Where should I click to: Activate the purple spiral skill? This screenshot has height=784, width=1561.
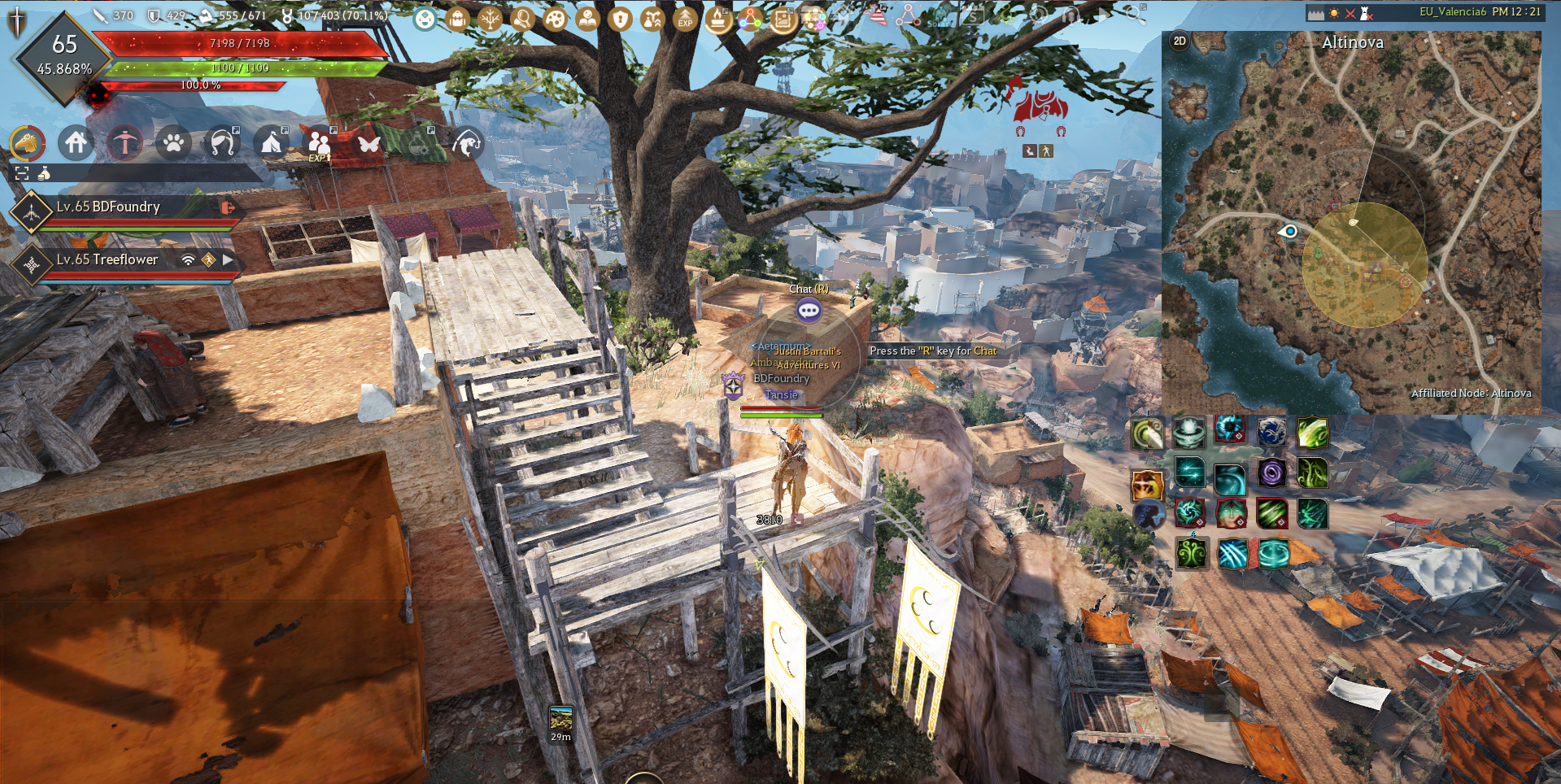tap(1271, 473)
